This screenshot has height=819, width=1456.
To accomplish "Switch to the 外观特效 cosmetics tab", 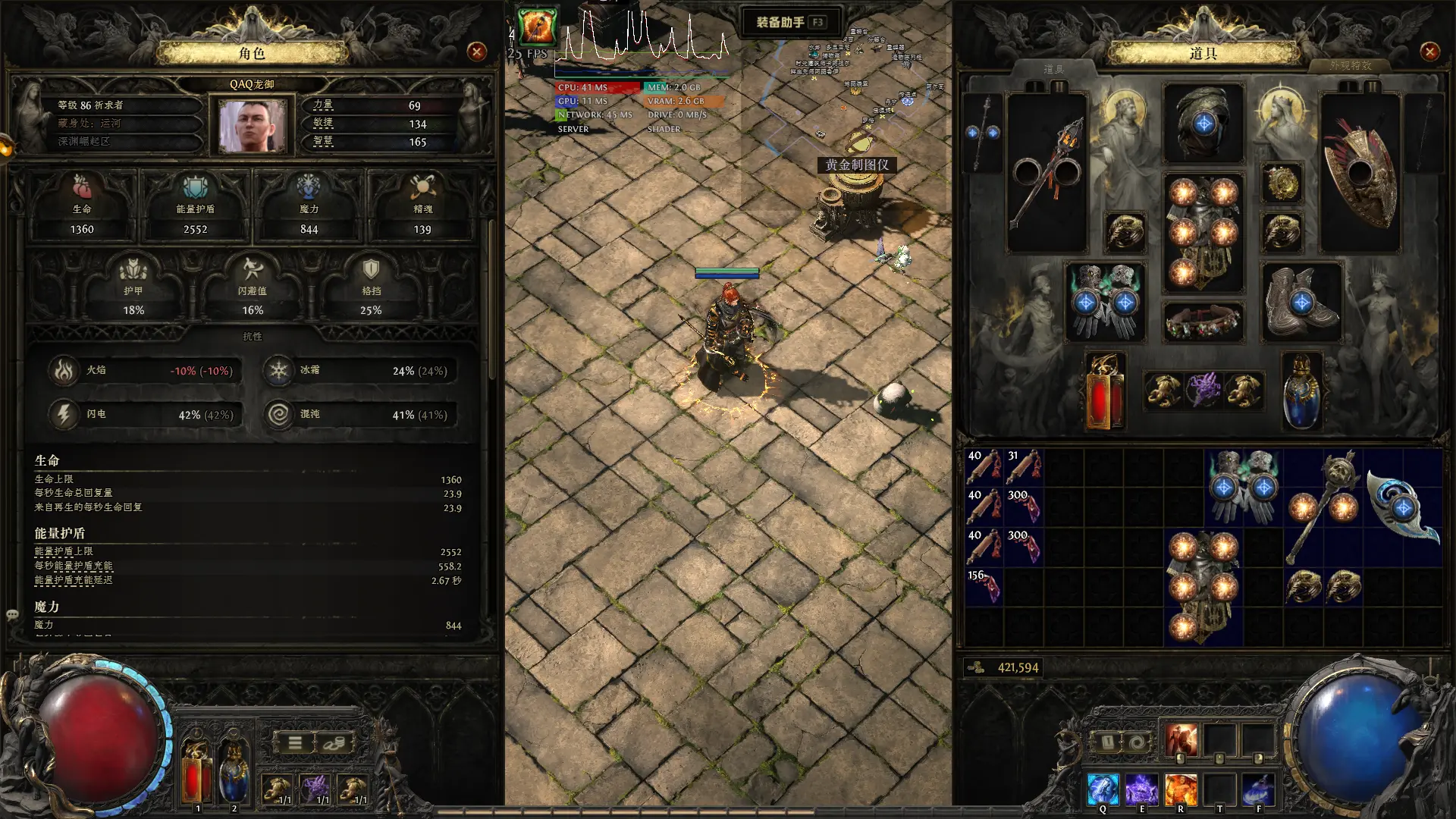I will (x=1350, y=66).
